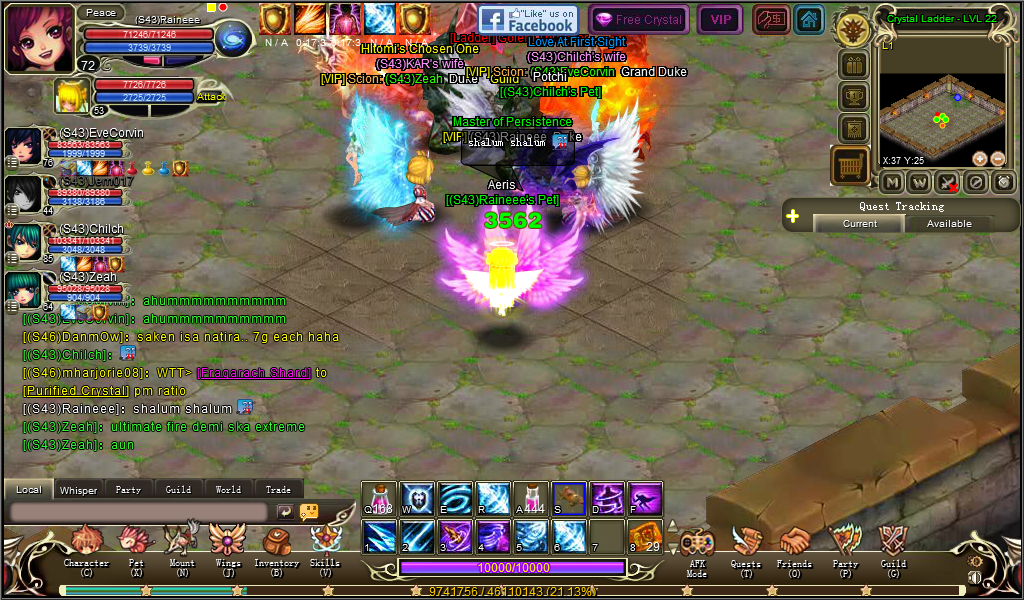Like the game on Facebook

point(528,20)
